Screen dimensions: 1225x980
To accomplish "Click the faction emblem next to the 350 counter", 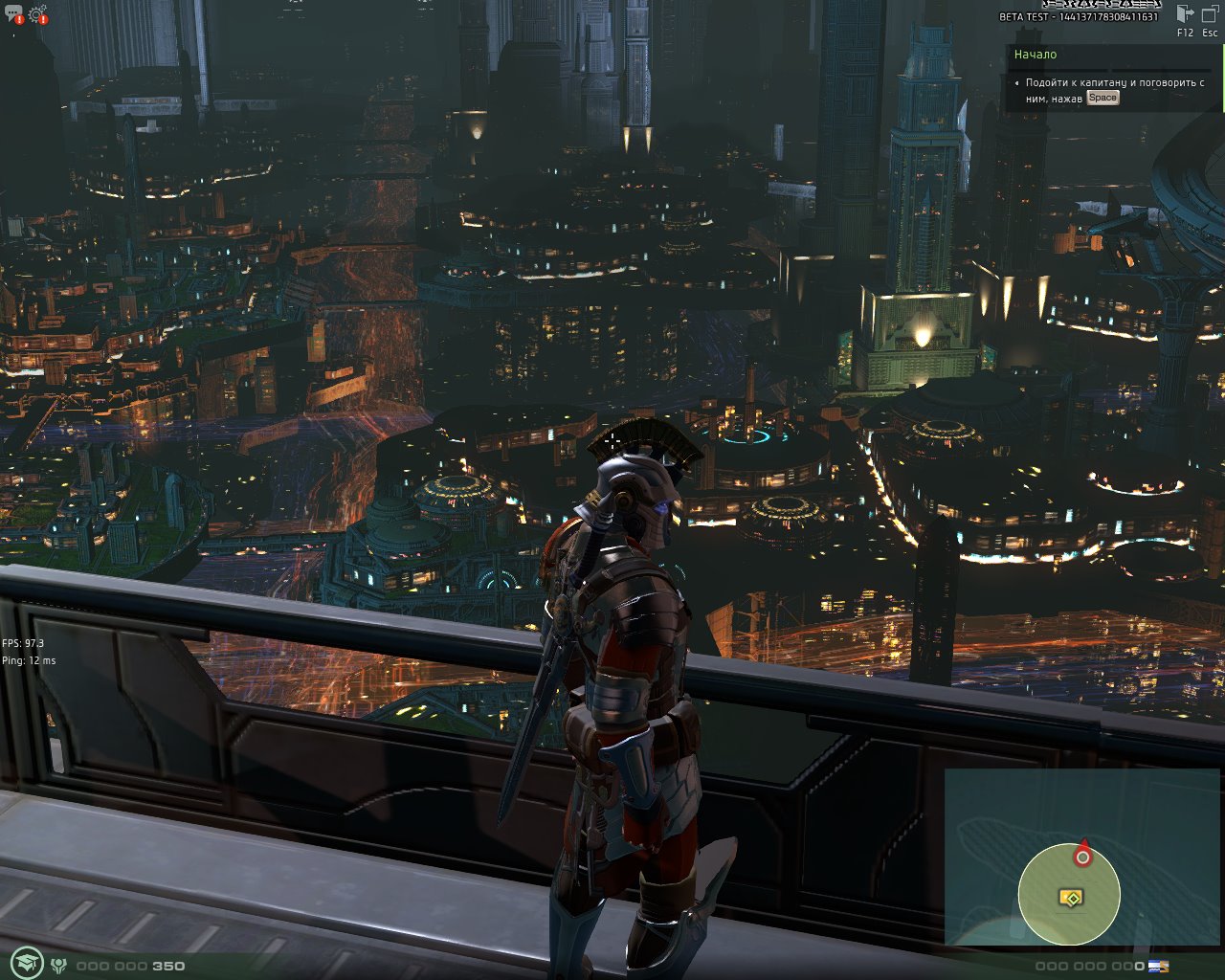I will pyautogui.click(x=58, y=966).
